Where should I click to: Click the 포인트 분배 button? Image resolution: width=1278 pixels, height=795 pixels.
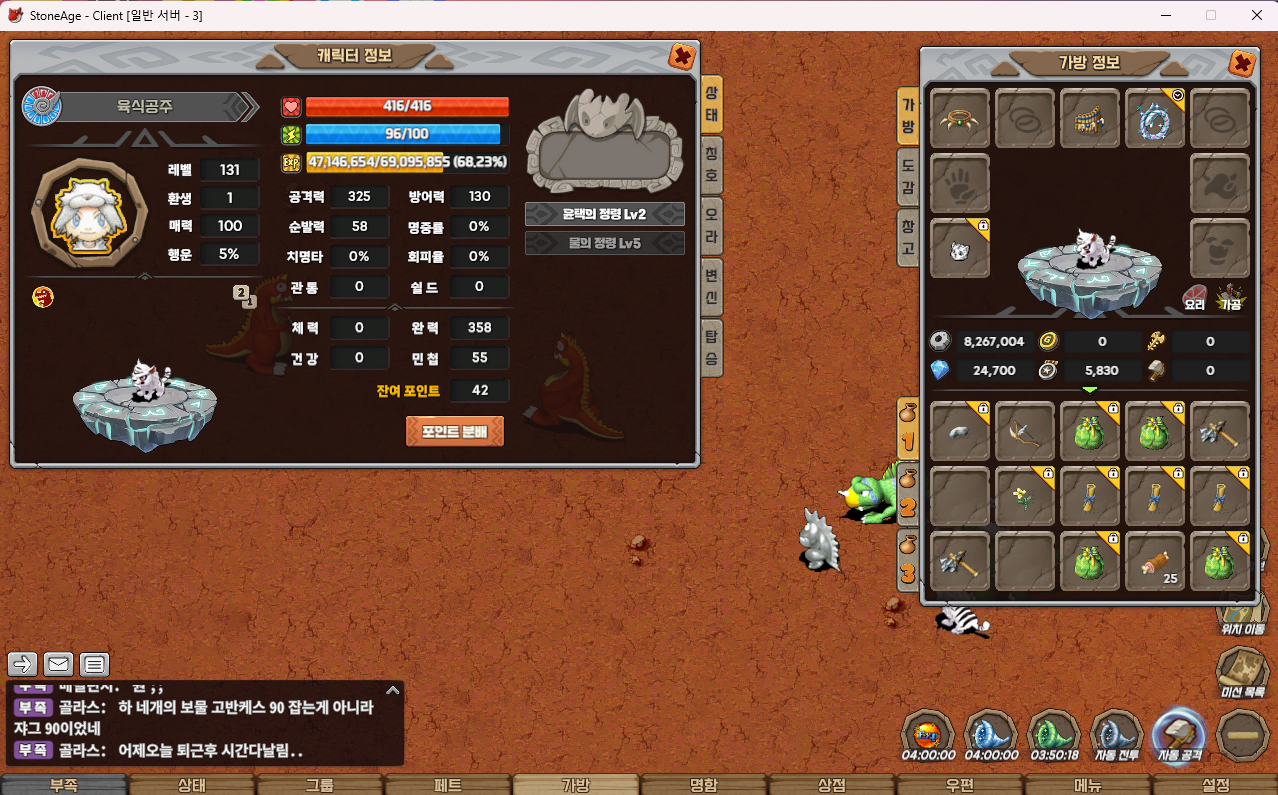pos(454,431)
